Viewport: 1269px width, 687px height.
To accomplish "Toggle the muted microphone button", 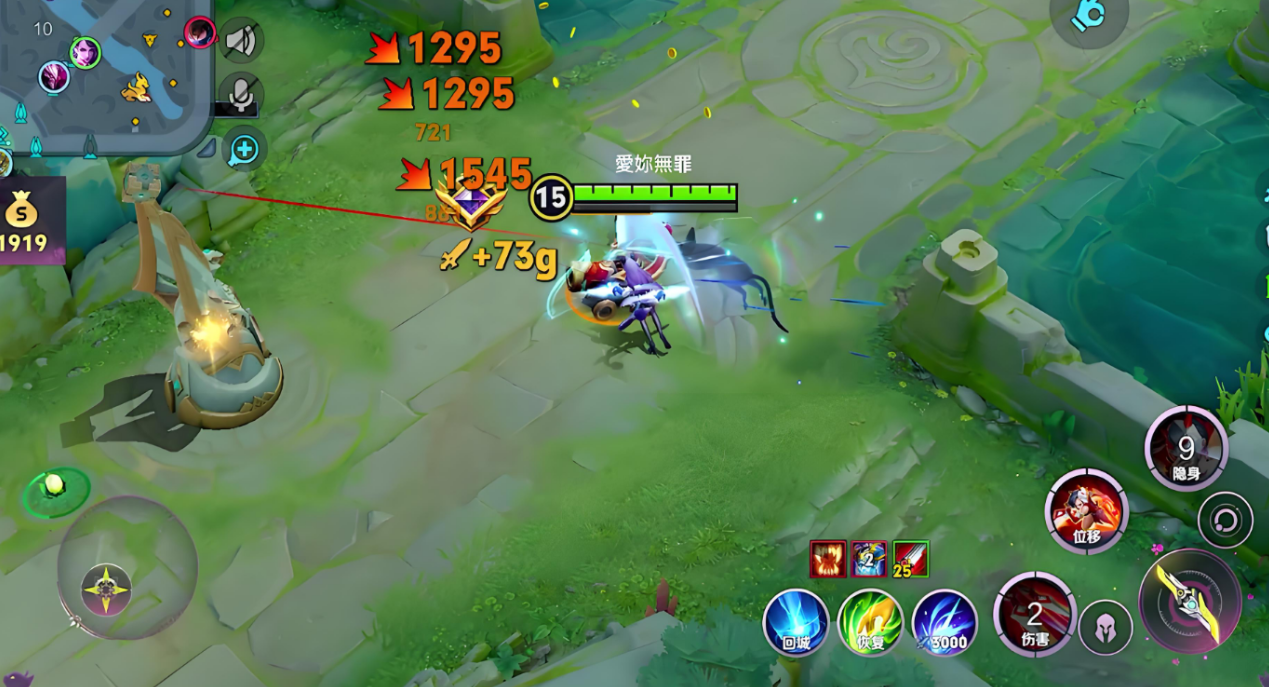I will point(240,94).
